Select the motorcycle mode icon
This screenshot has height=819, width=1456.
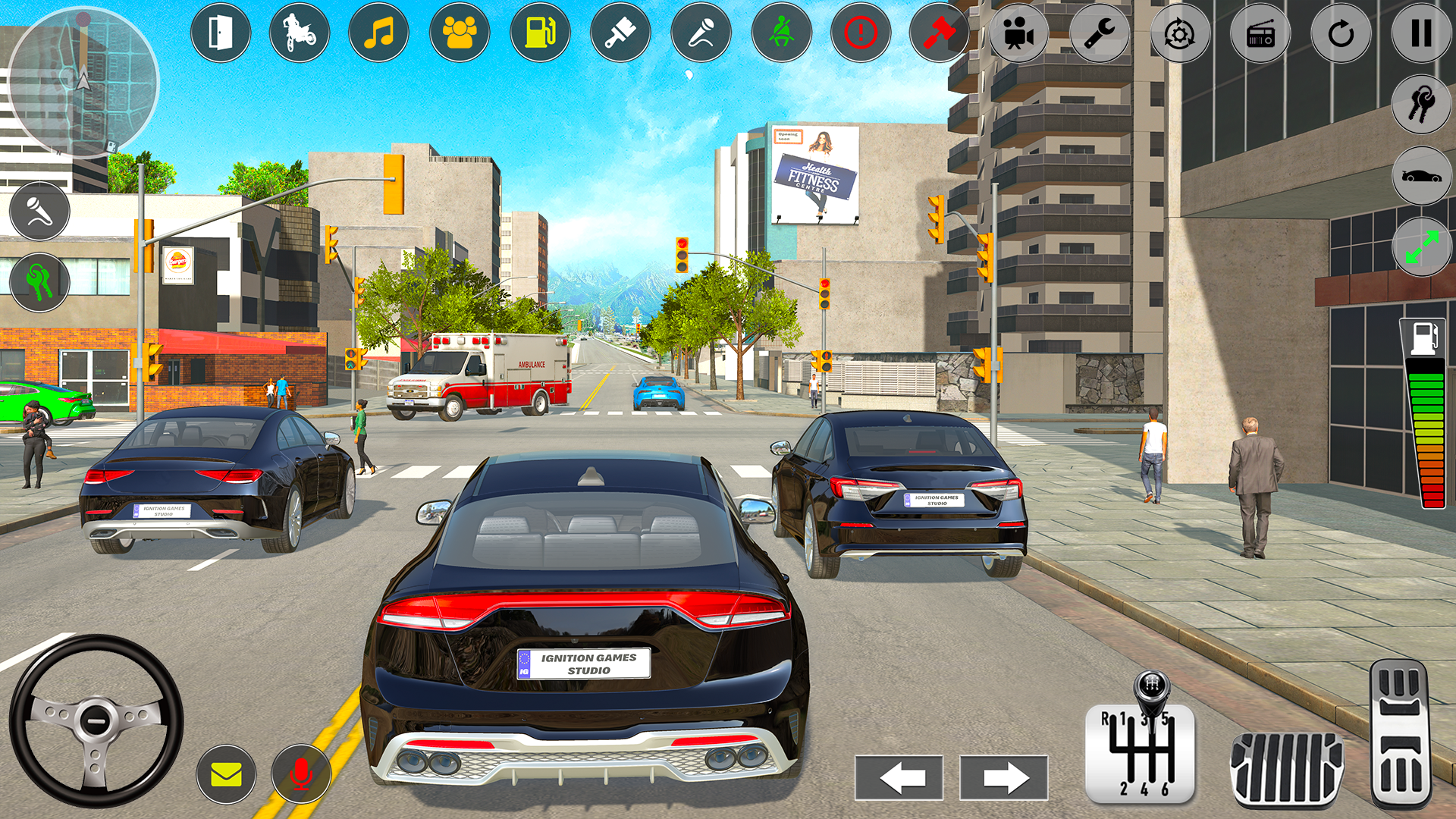click(x=301, y=33)
